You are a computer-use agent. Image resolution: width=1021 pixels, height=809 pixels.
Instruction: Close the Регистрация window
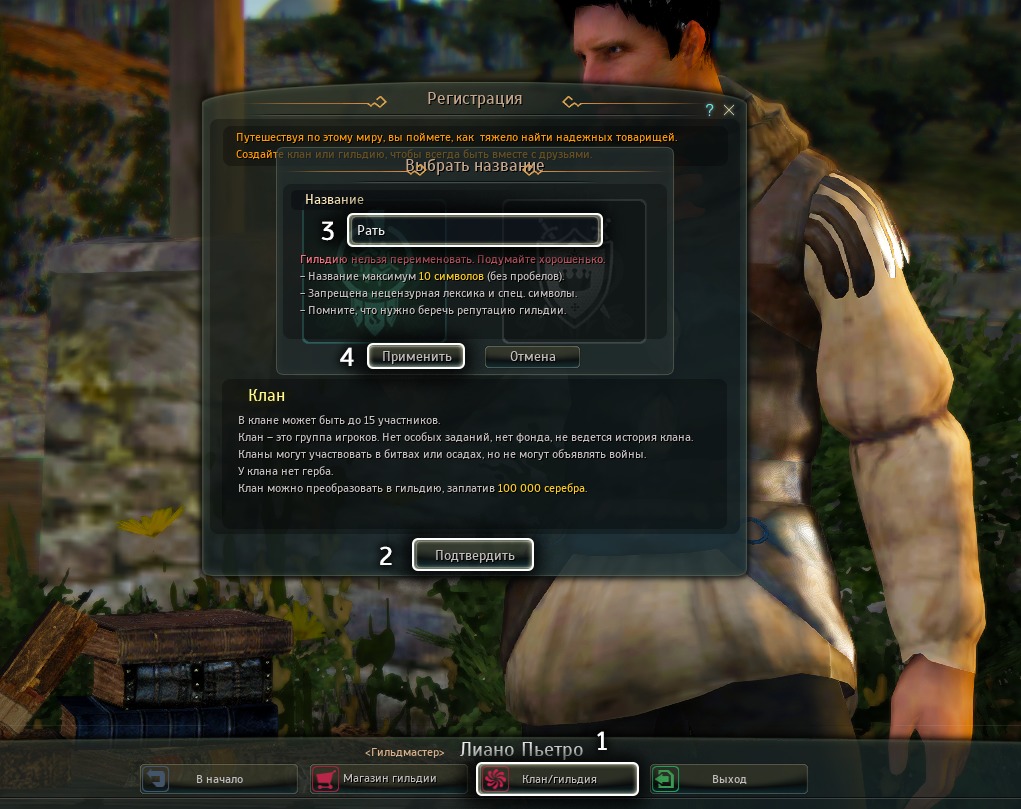pyautogui.click(x=729, y=110)
